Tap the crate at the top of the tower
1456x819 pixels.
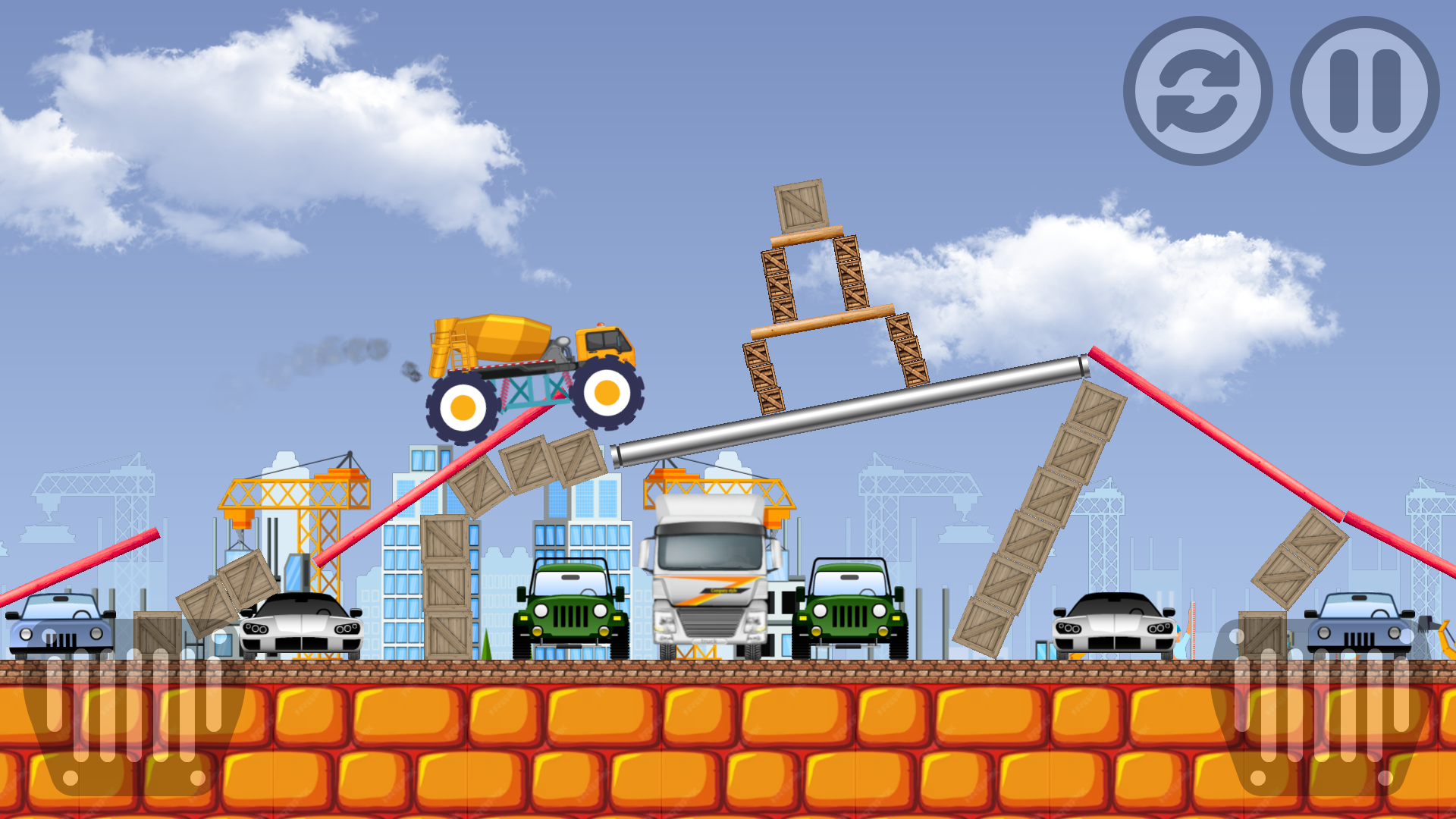[800, 205]
